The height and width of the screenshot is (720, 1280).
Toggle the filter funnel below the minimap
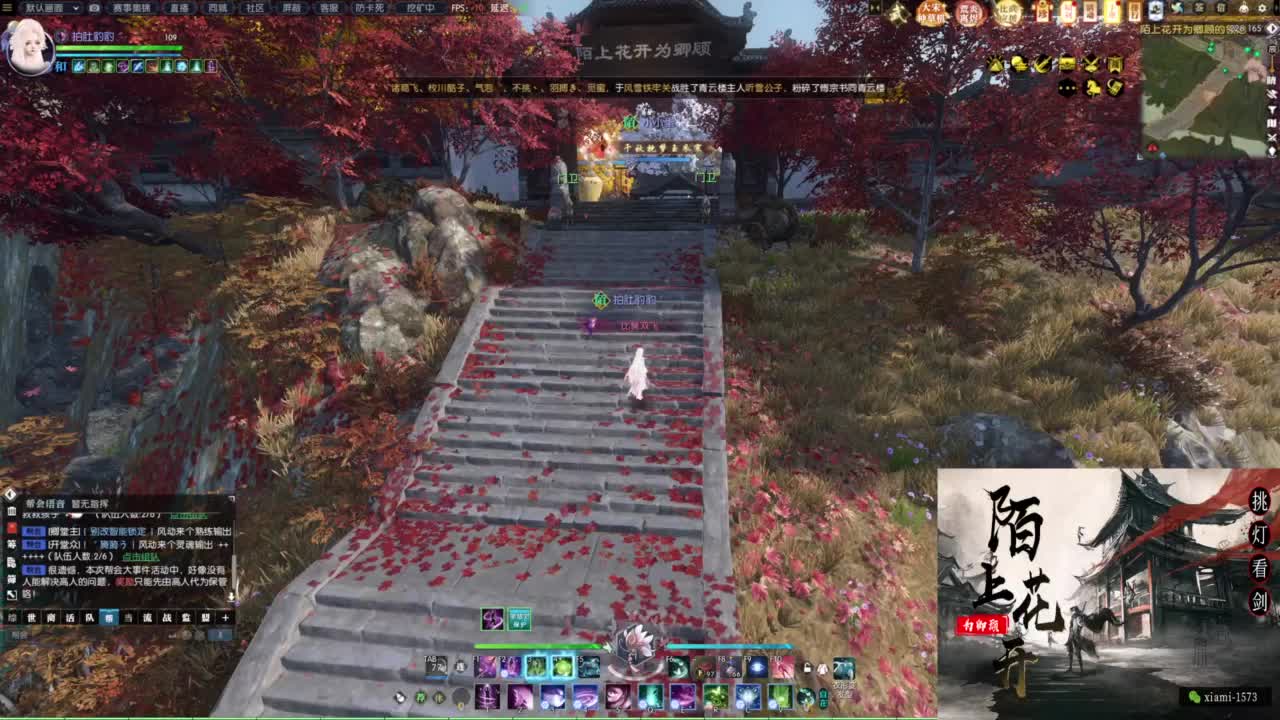pos(1272,109)
